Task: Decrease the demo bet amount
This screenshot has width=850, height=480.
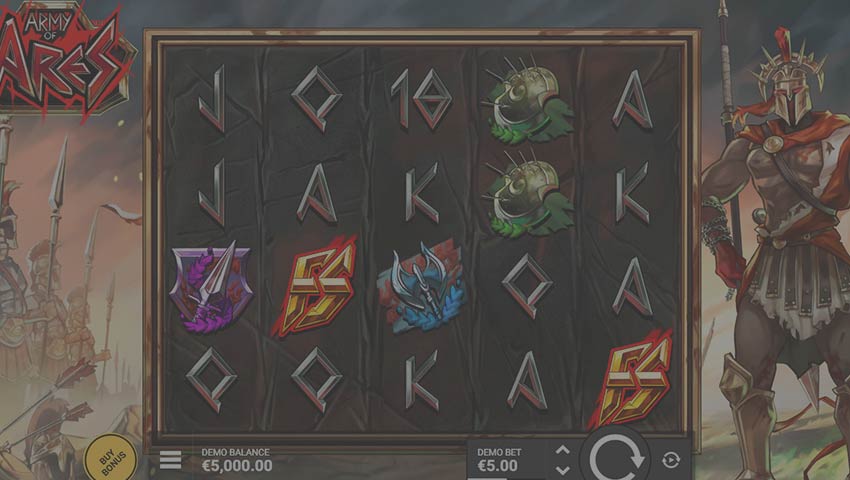Action: [562, 469]
